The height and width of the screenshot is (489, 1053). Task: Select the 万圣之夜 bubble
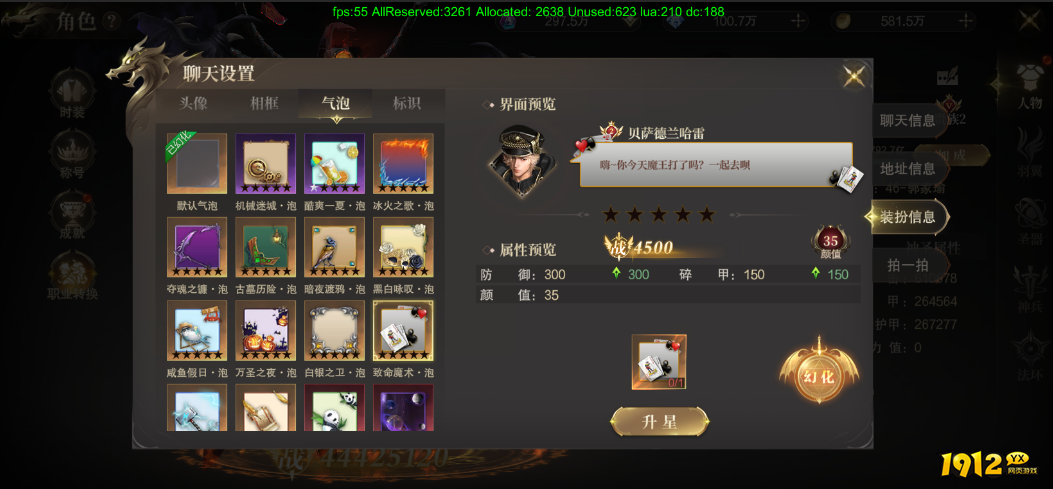pos(265,331)
